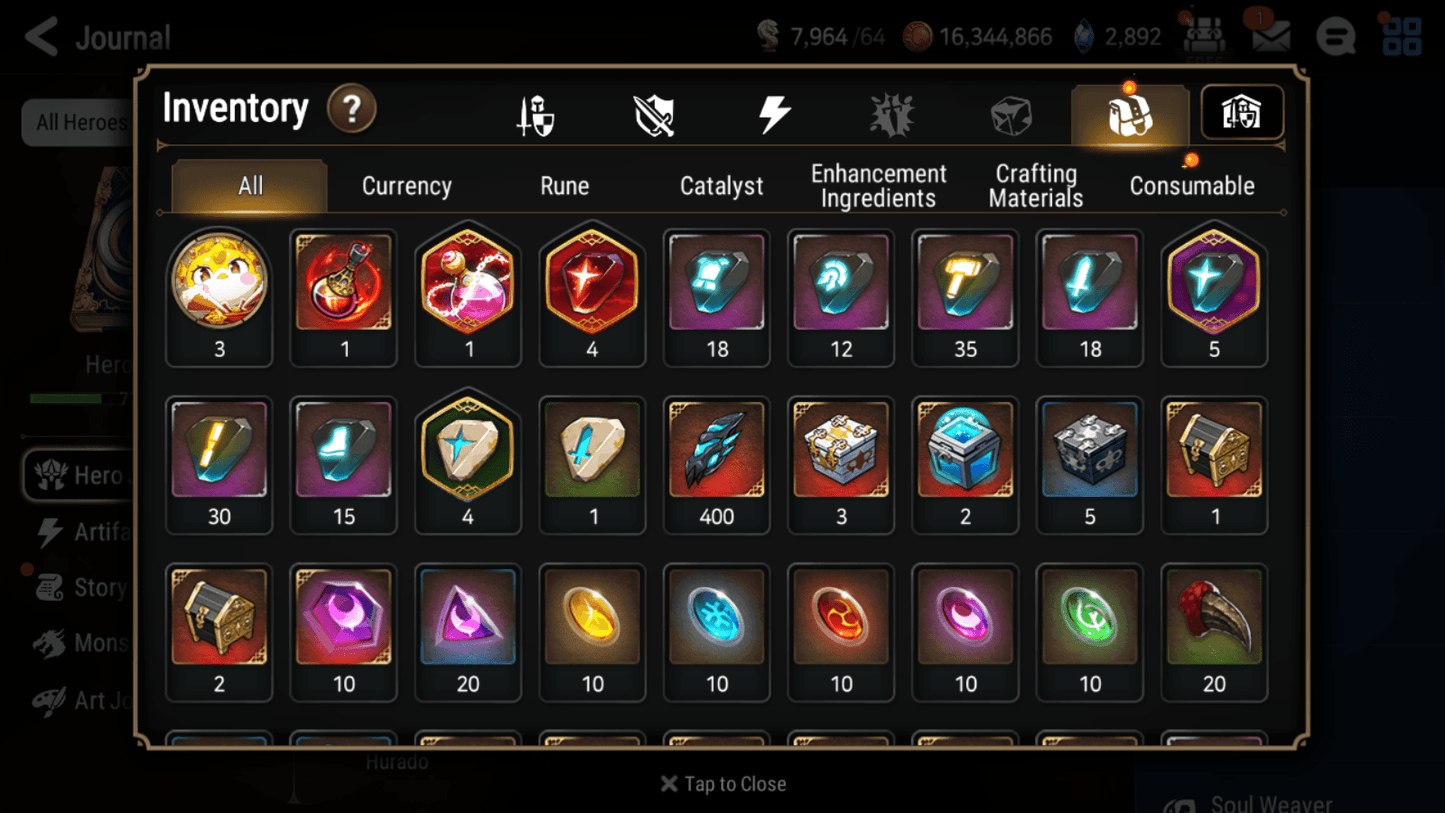Click the Inventory help question mark
This screenshot has width=1445, height=813.
[352, 110]
